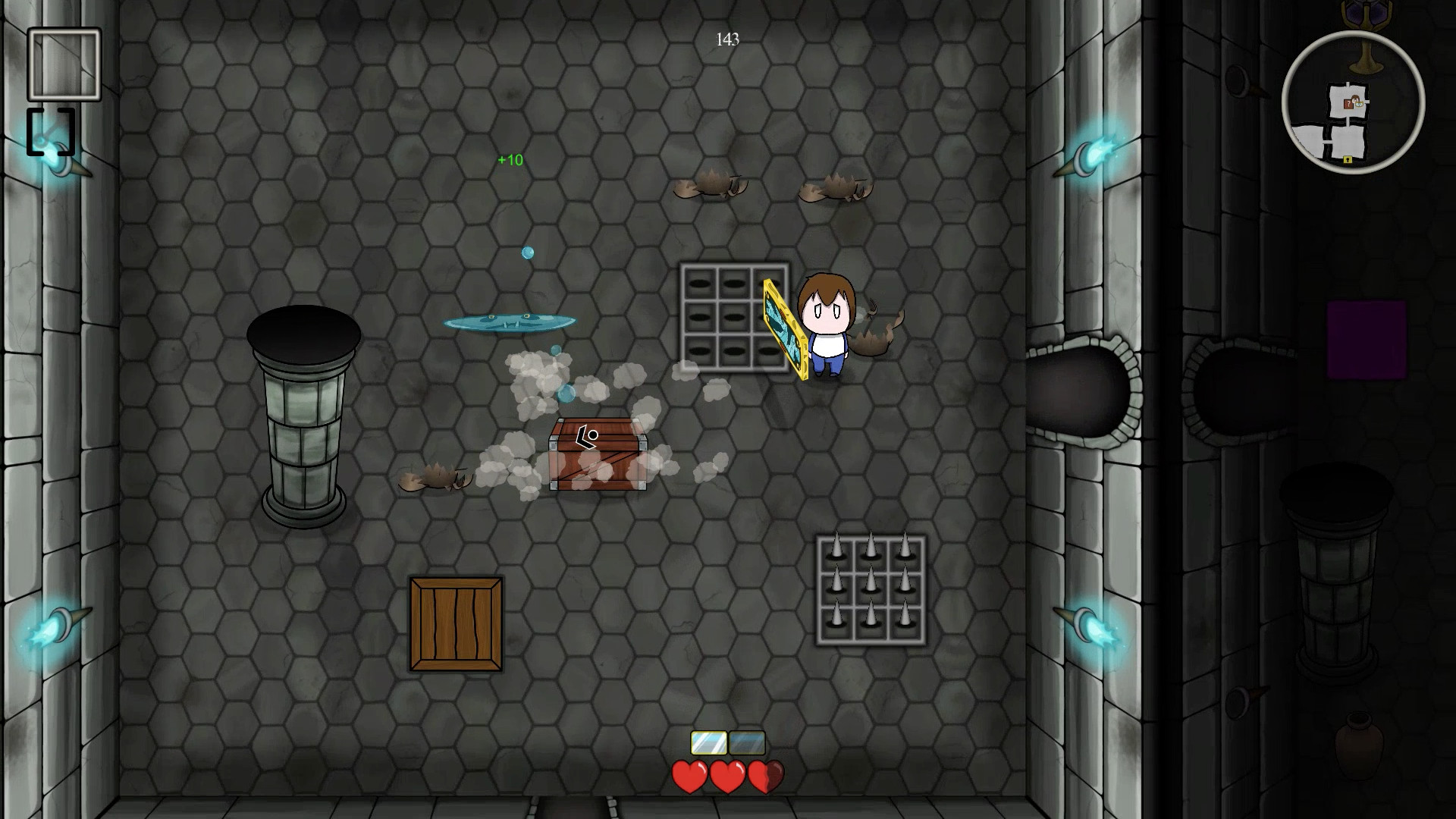Click the empty item slot in top-left corner
Screen dimensions: 1456x819
click(64, 65)
